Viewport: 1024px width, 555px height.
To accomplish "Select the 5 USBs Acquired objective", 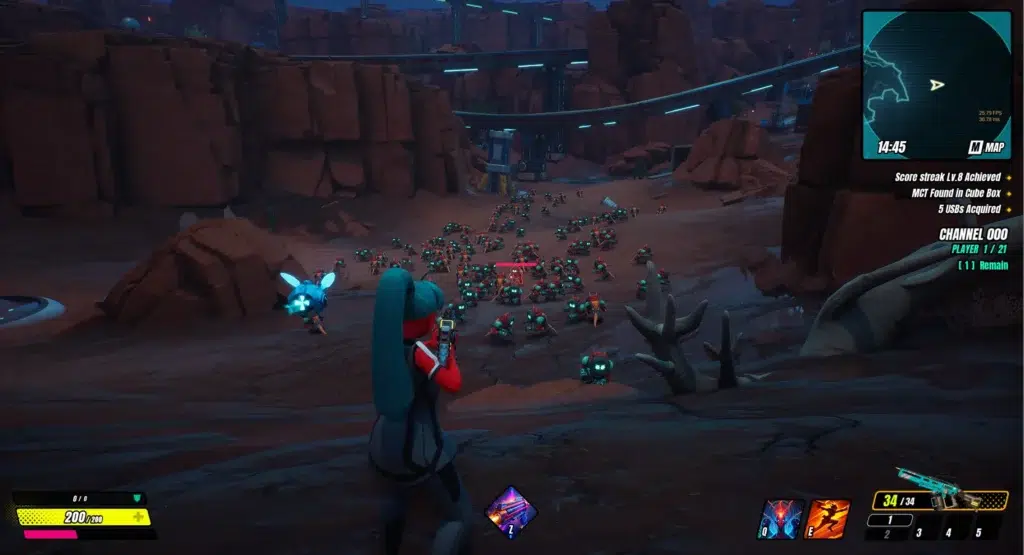I will tap(966, 209).
